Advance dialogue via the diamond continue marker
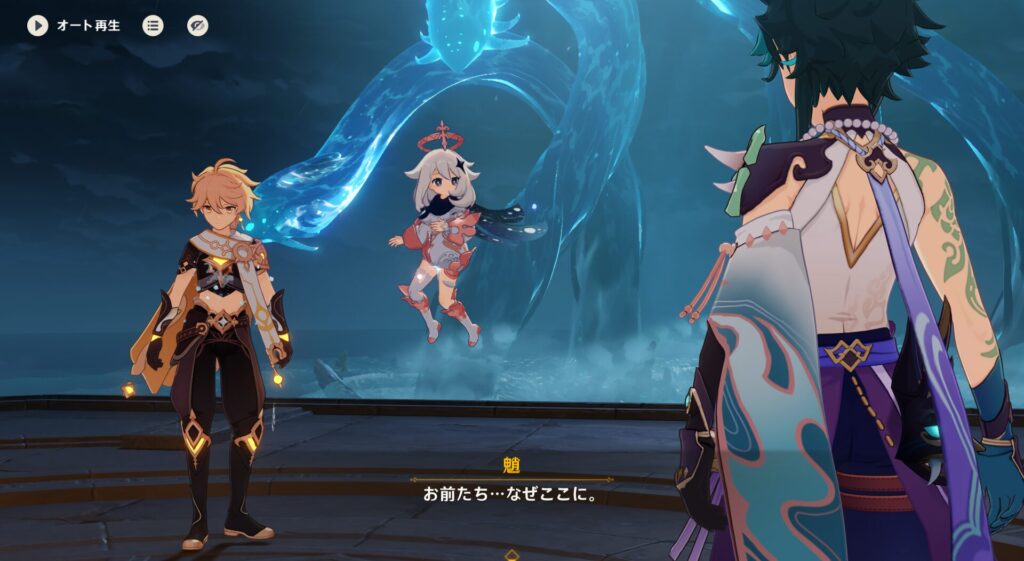 [512, 554]
